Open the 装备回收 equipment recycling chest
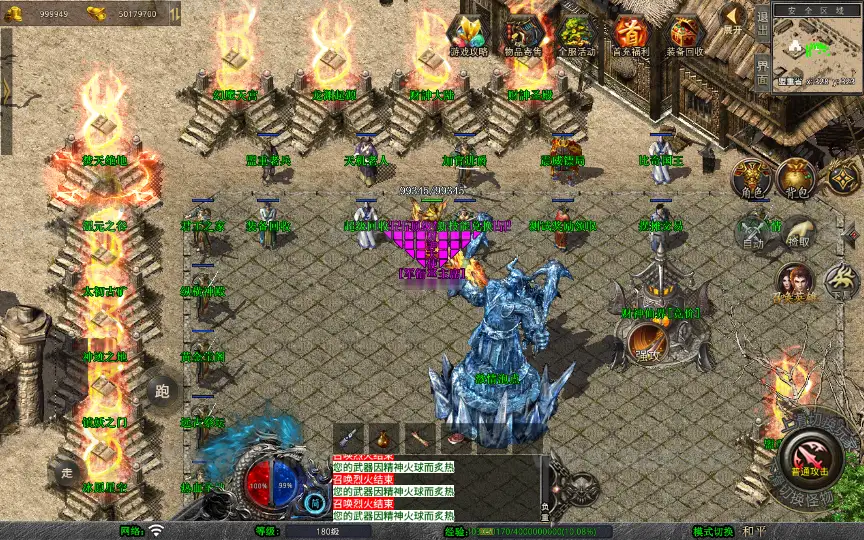 (x=685, y=34)
